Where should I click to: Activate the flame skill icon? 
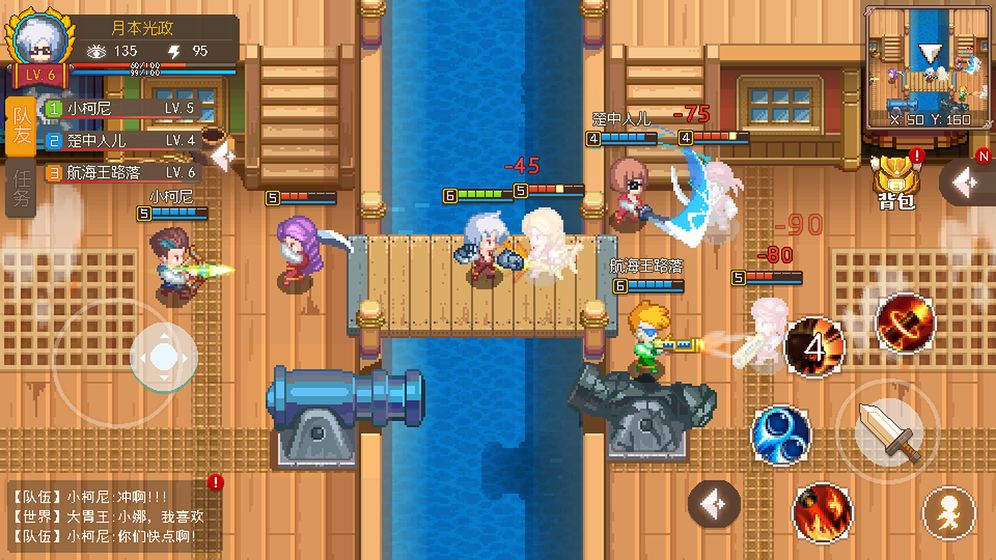point(822,512)
